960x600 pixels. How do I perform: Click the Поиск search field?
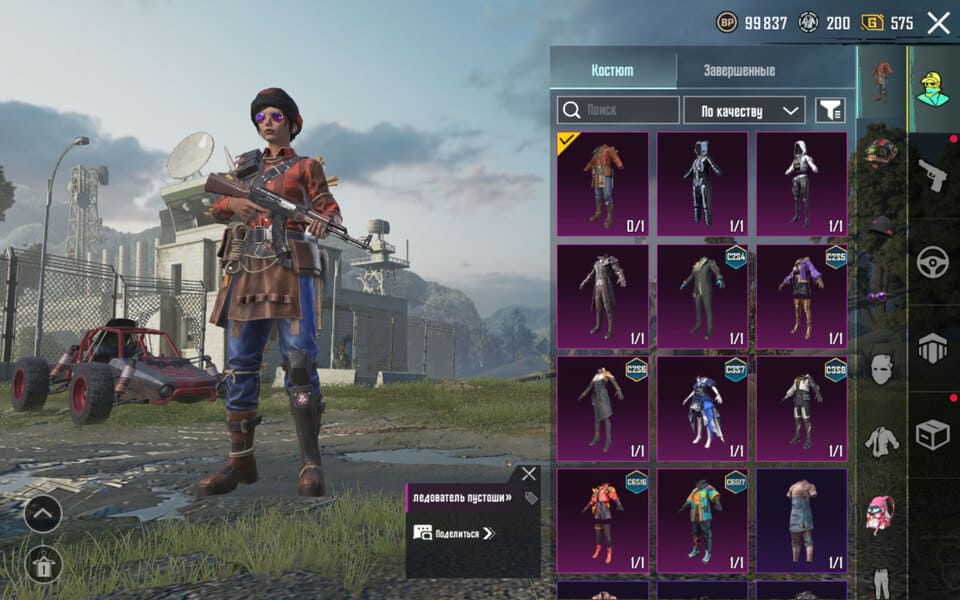coord(618,110)
